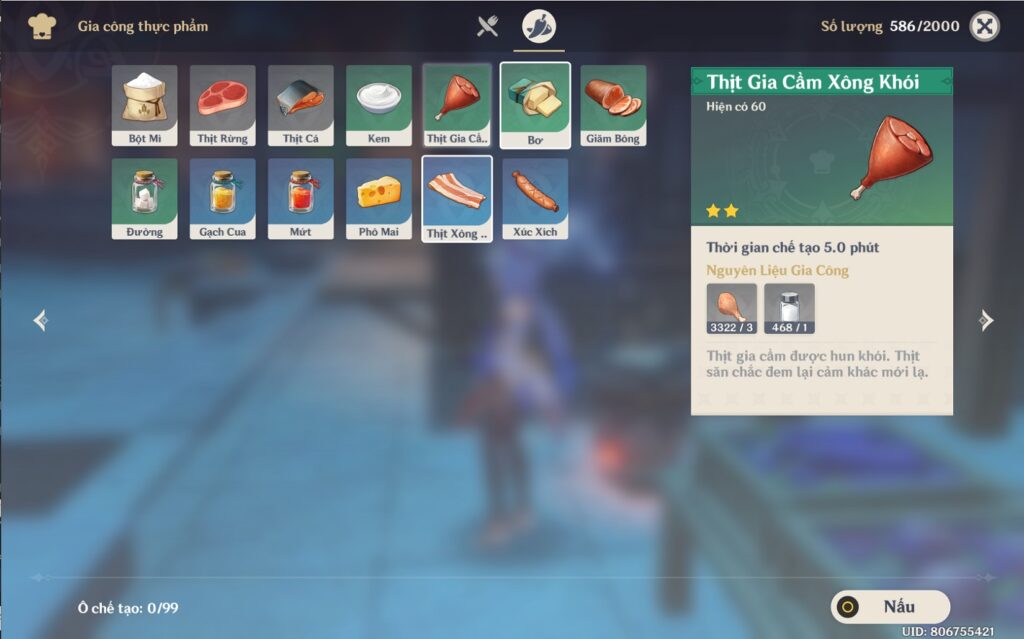Close the food processing screen

[x=985, y=27]
